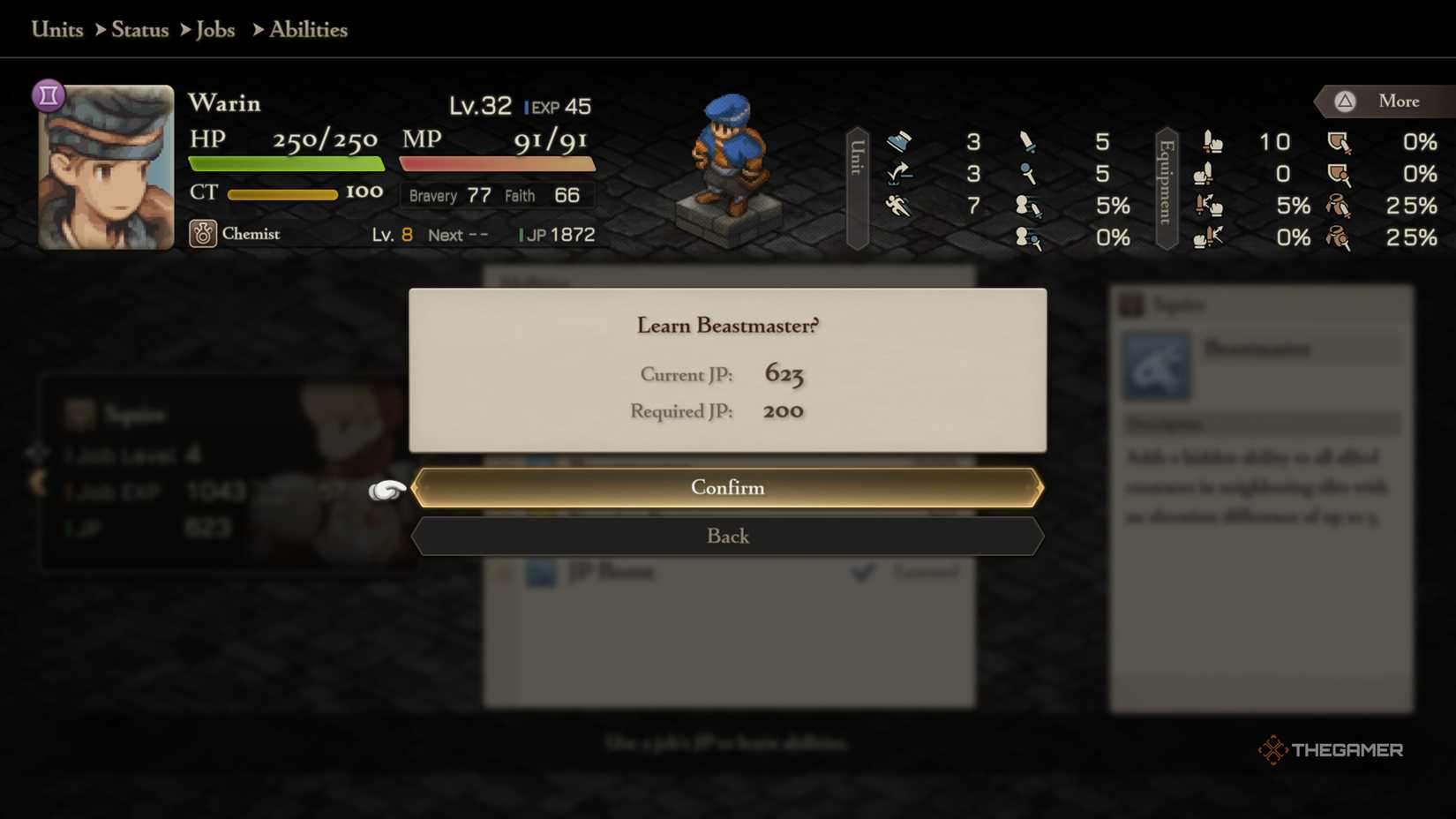1456x819 pixels.
Task: Select the Chemist job flask icon
Action: [x=203, y=234]
